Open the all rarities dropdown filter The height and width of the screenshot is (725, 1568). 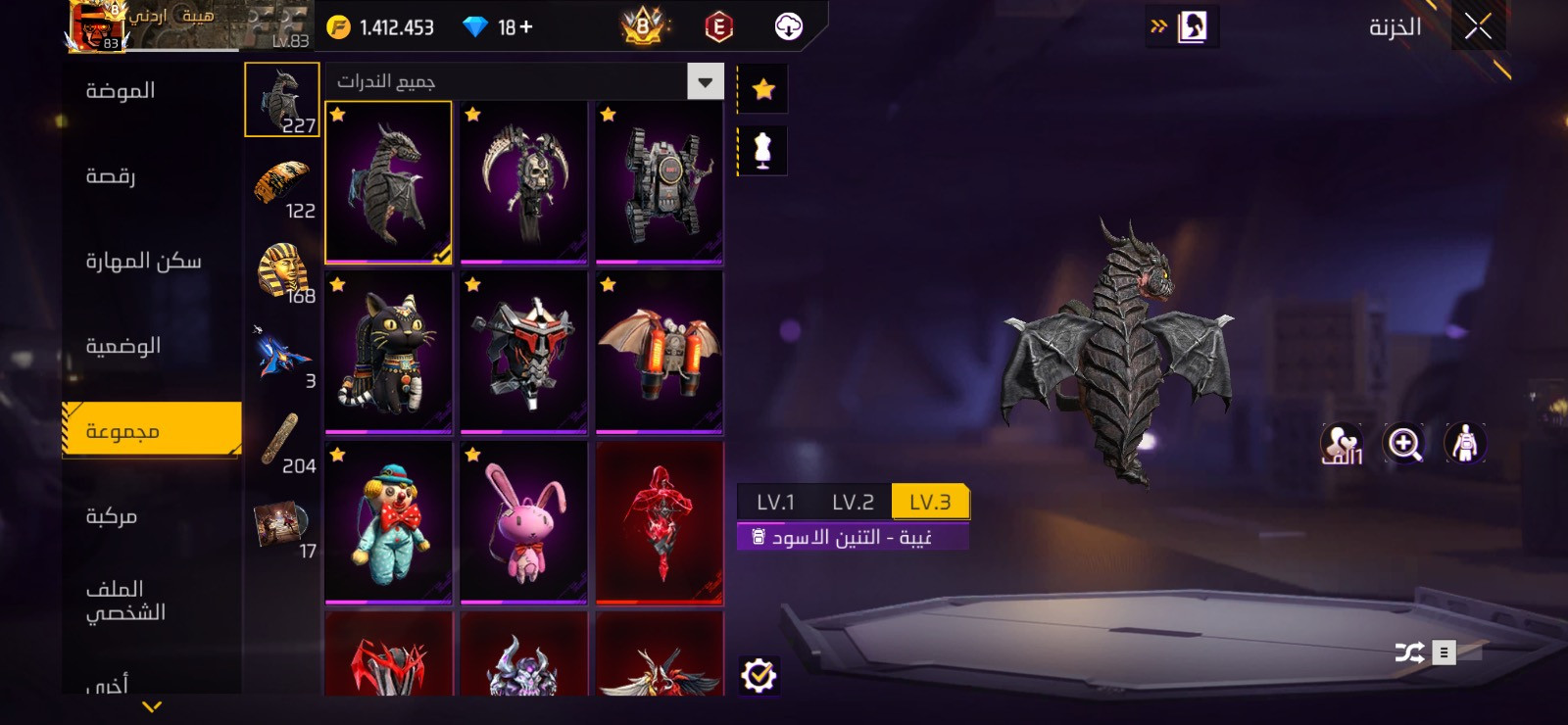tap(706, 82)
